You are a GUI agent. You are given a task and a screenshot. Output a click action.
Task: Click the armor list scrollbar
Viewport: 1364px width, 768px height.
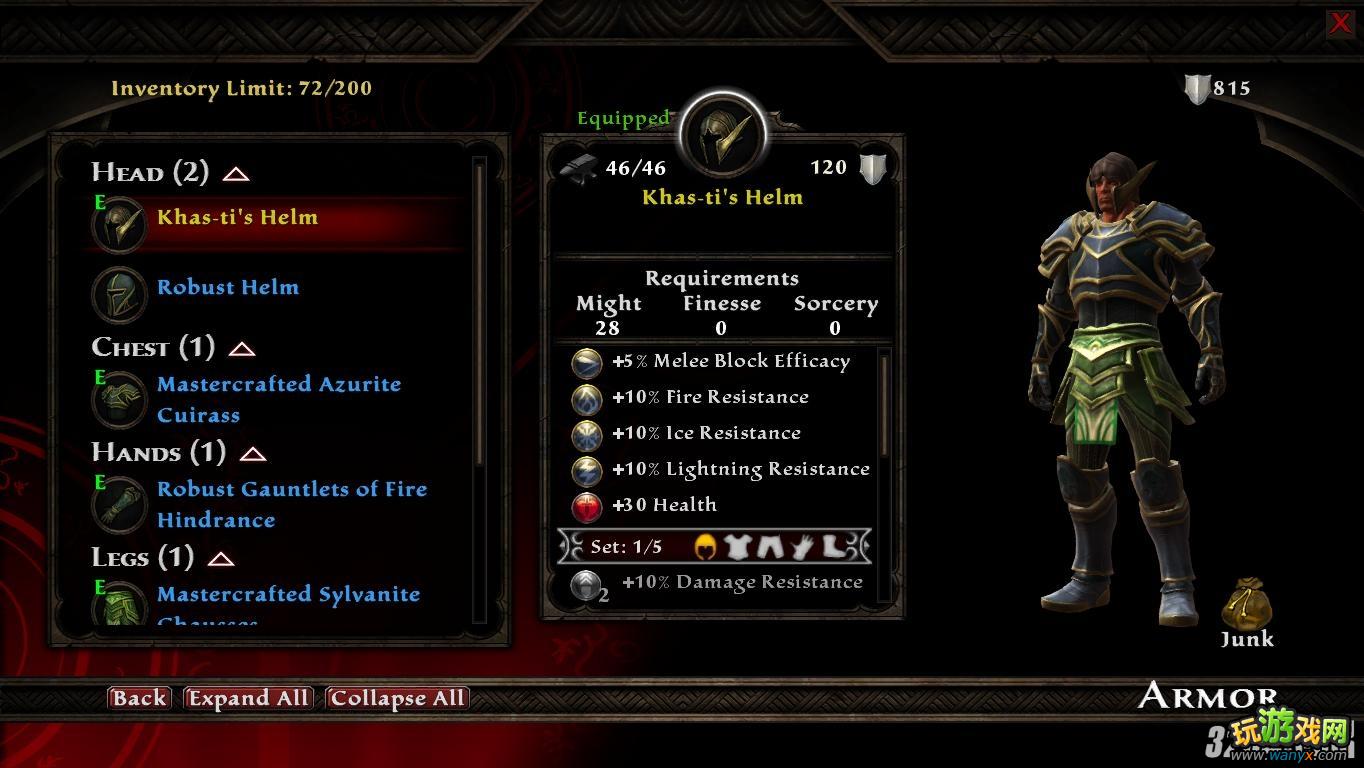[x=480, y=310]
